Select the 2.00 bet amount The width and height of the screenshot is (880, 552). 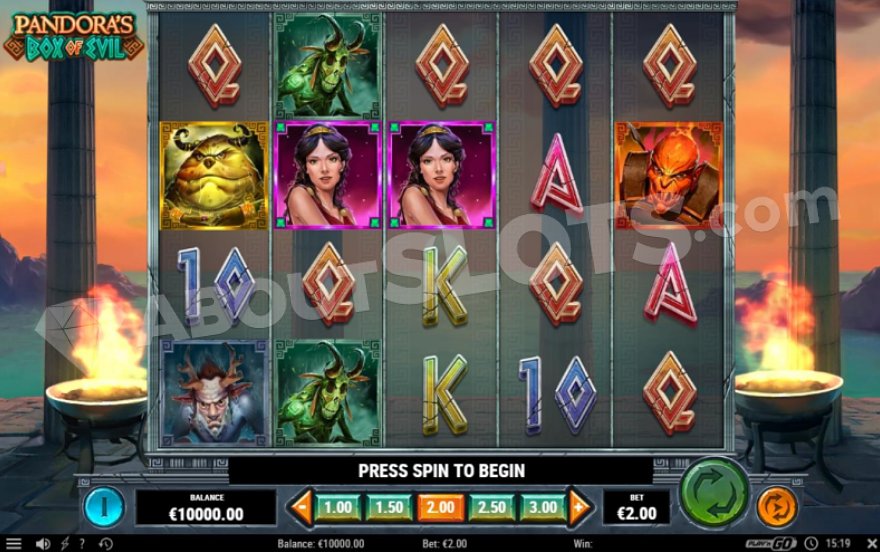point(440,507)
